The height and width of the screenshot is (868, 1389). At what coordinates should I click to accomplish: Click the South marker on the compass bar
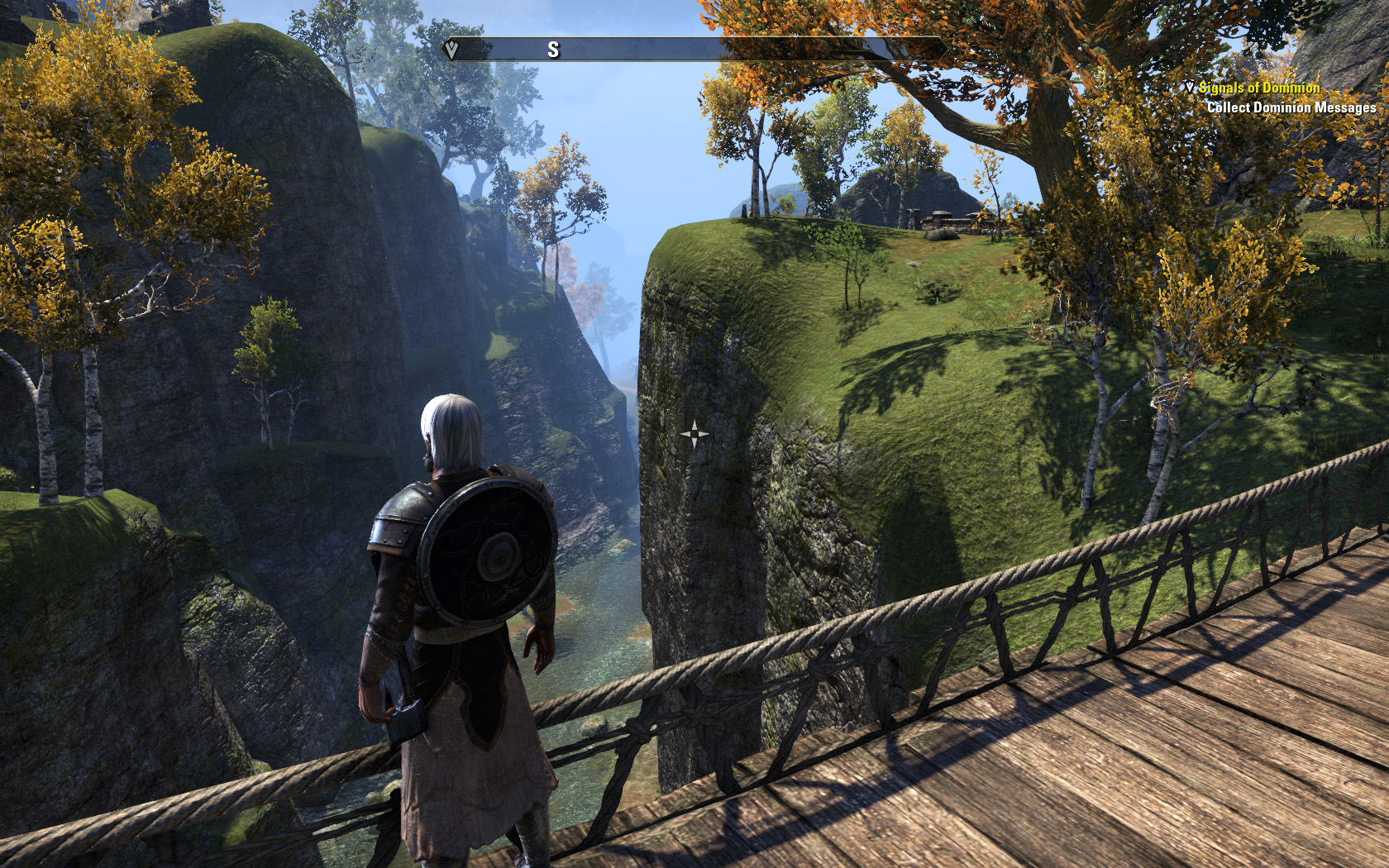pos(553,50)
